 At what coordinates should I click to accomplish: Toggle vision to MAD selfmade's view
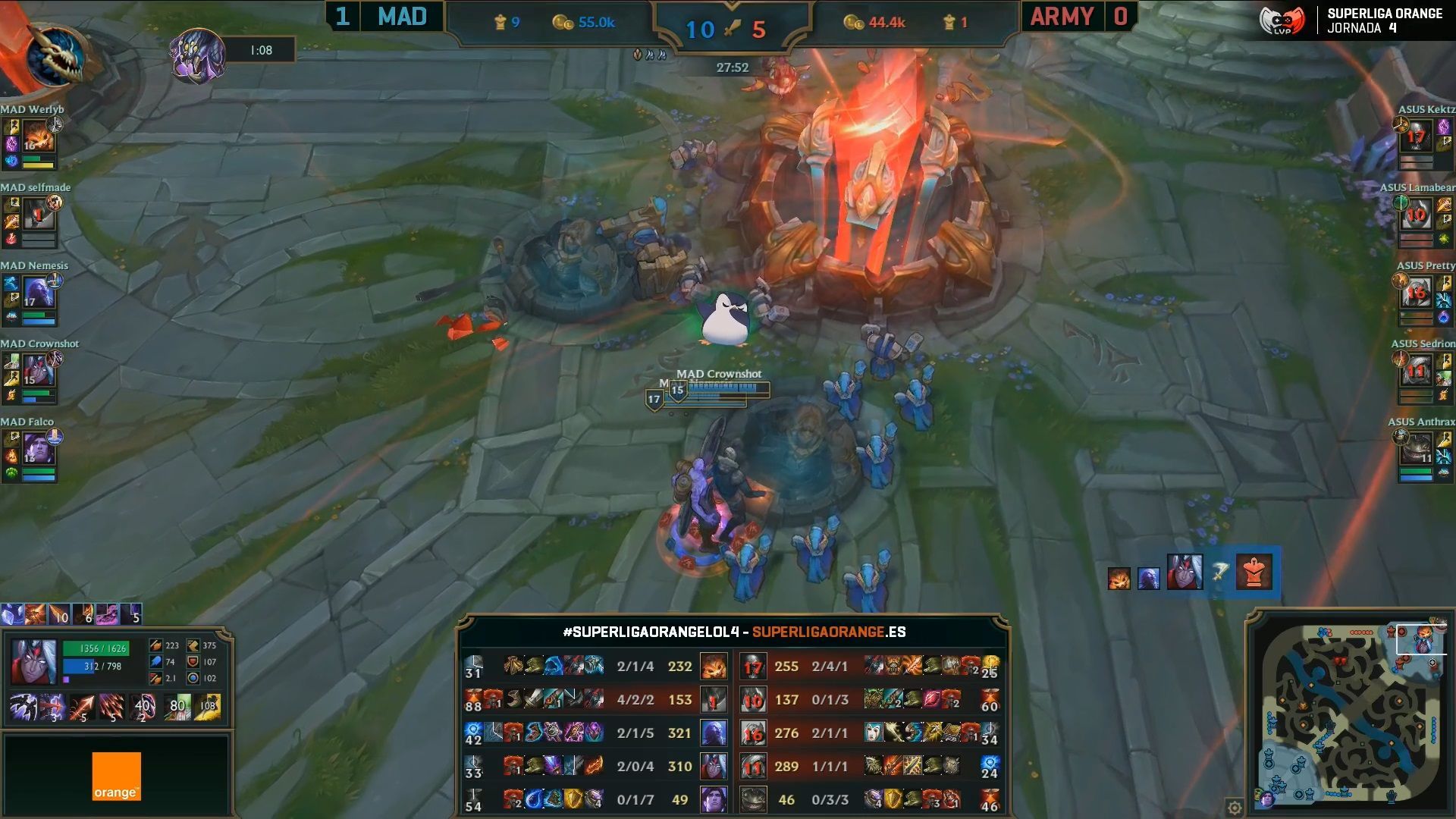(30, 216)
